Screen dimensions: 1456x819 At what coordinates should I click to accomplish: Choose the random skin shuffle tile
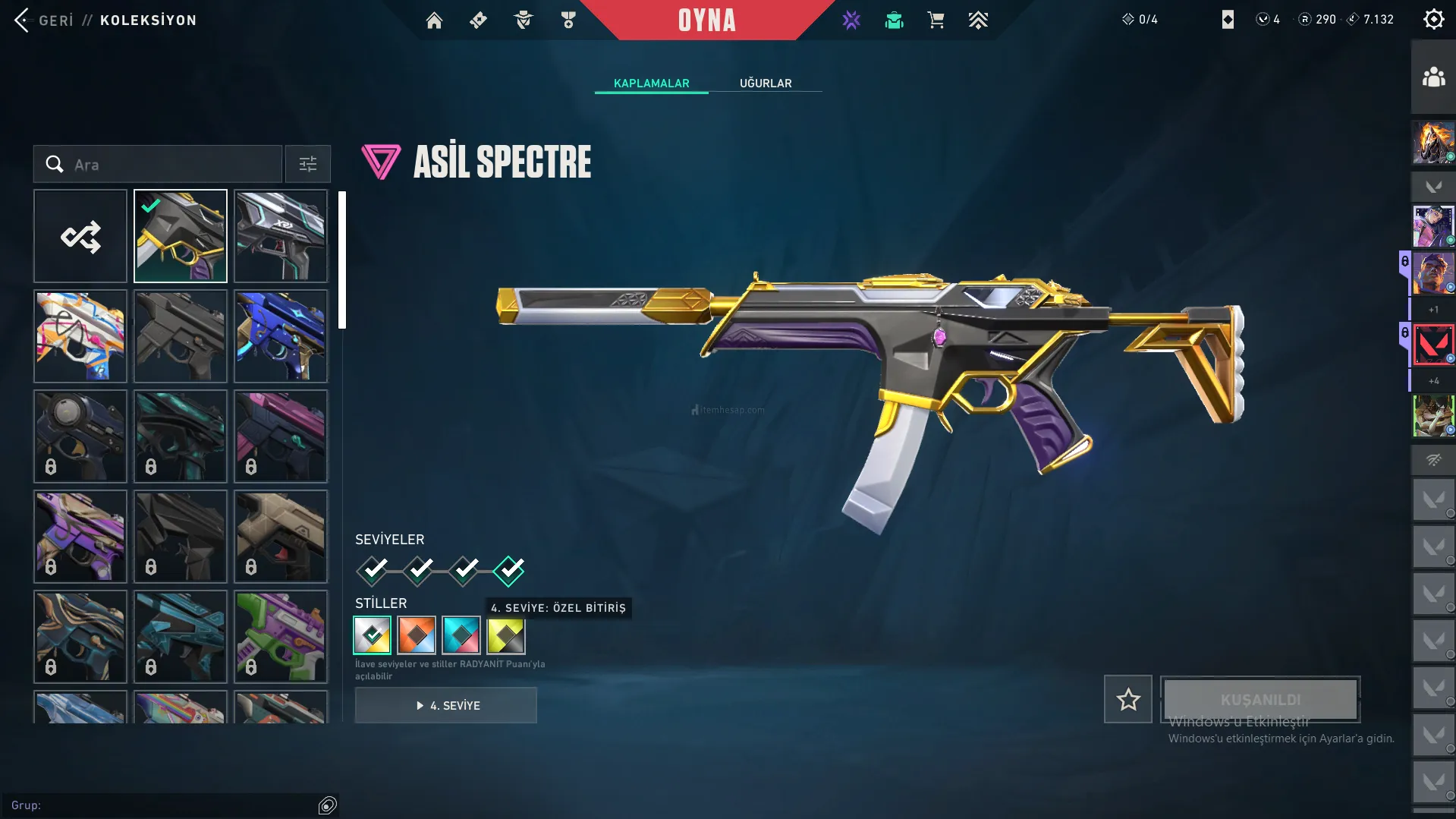point(80,237)
